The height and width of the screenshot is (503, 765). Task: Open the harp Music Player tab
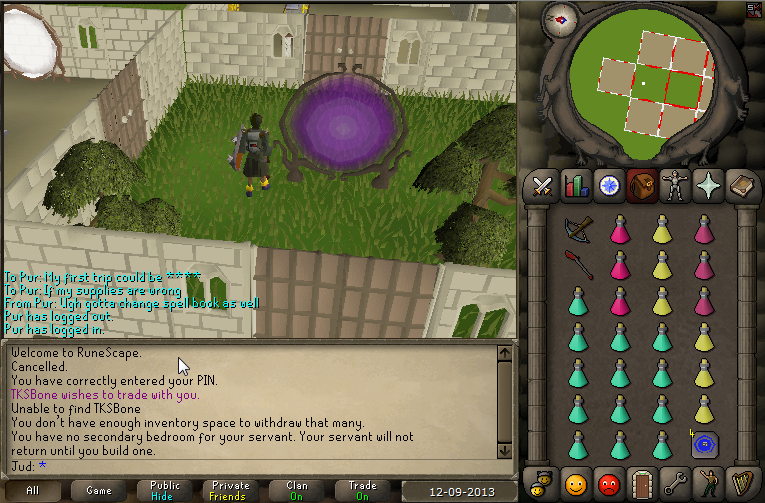pyautogui.click(x=741, y=483)
